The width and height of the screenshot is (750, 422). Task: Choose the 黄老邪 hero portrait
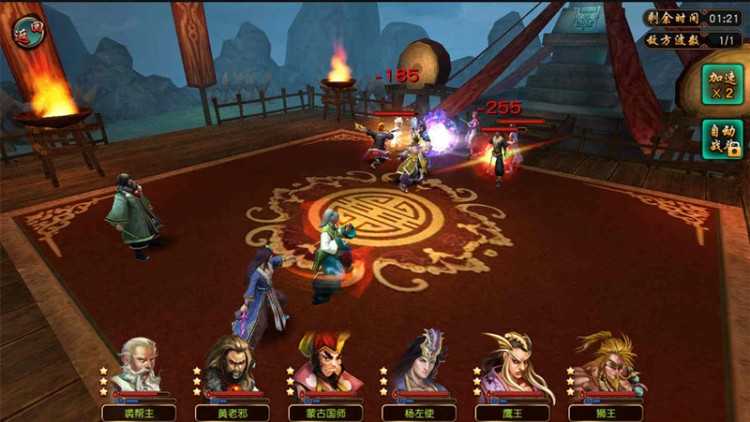(229, 365)
